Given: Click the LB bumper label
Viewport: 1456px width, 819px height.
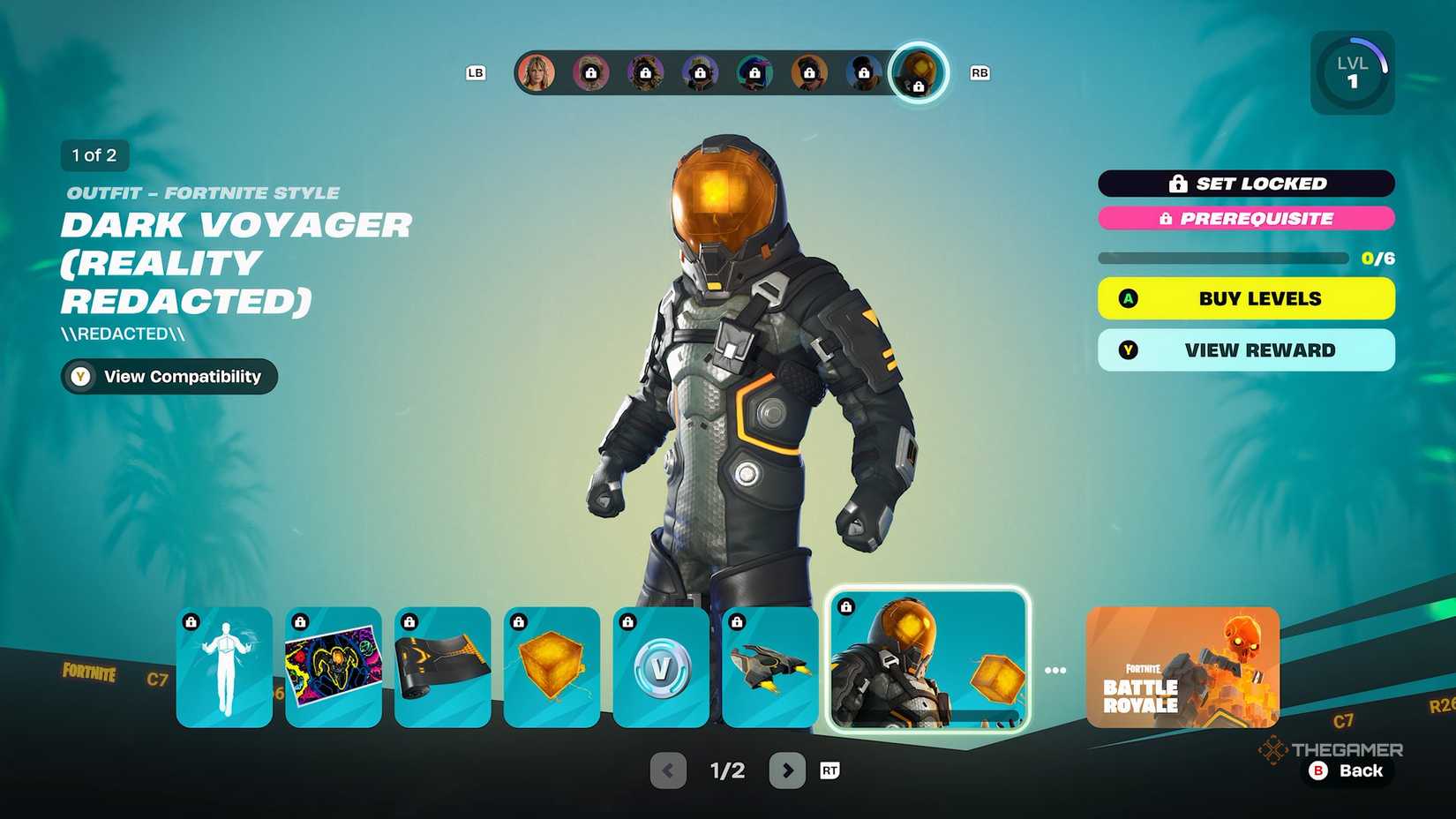Looking at the screenshot, I should pyautogui.click(x=477, y=73).
